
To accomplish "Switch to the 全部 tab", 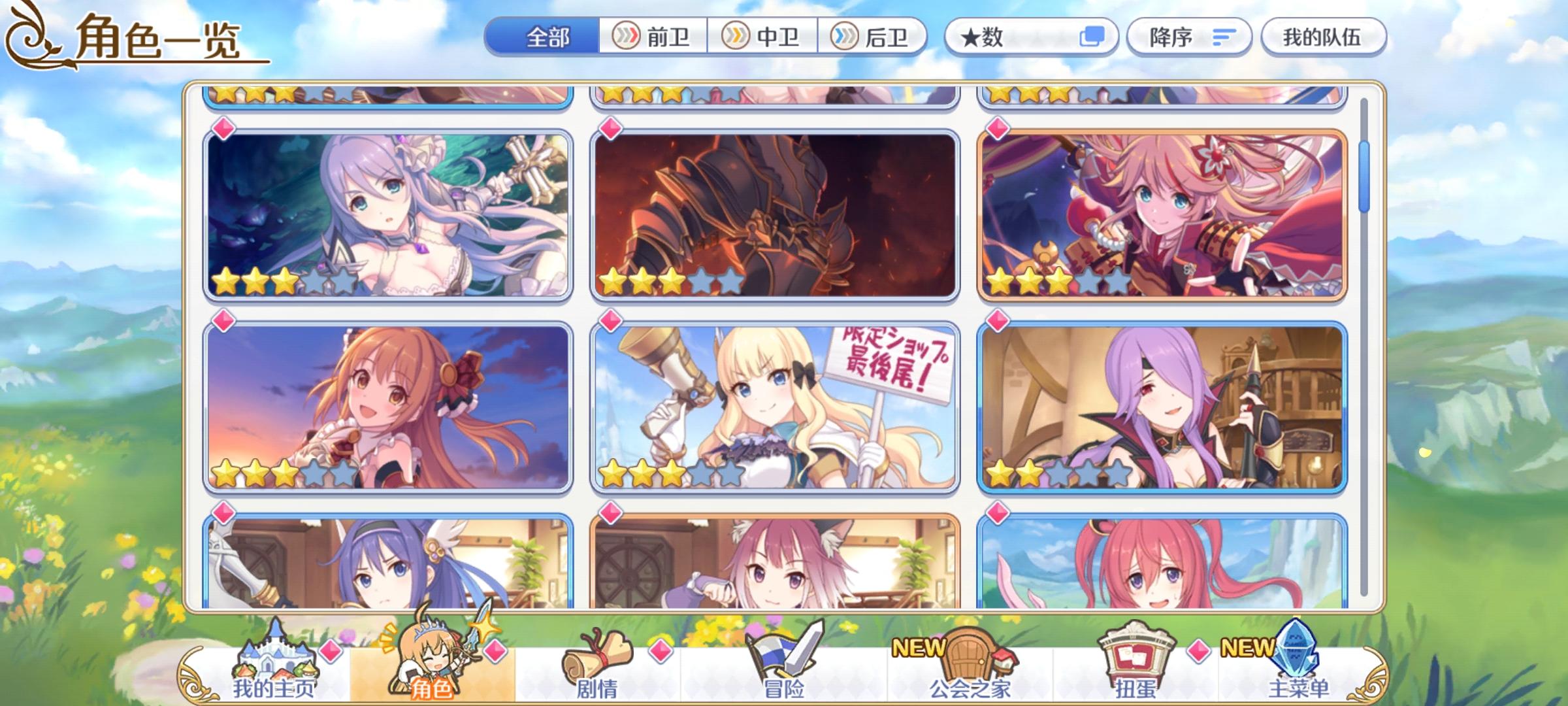I will point(549,37).
